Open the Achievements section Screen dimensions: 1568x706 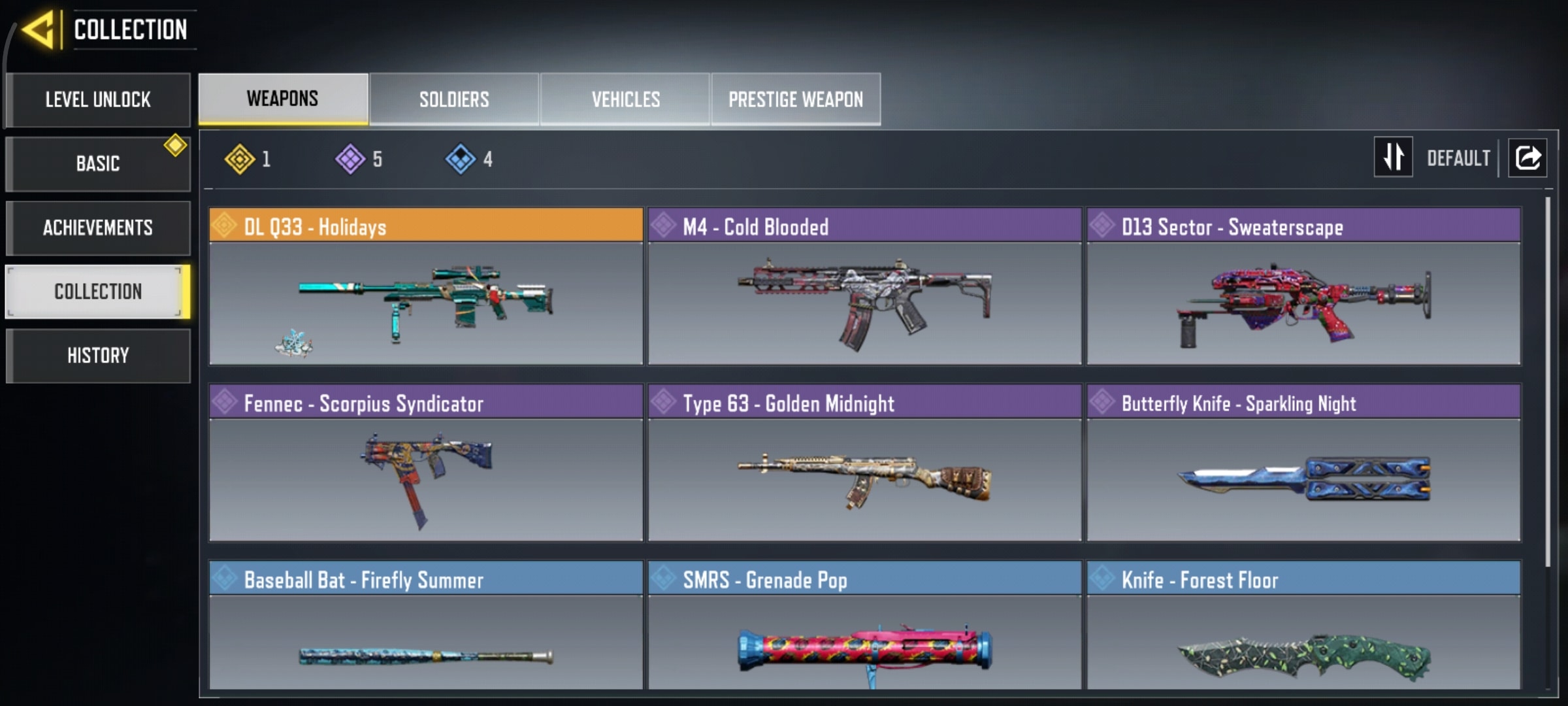click(98, 227)
